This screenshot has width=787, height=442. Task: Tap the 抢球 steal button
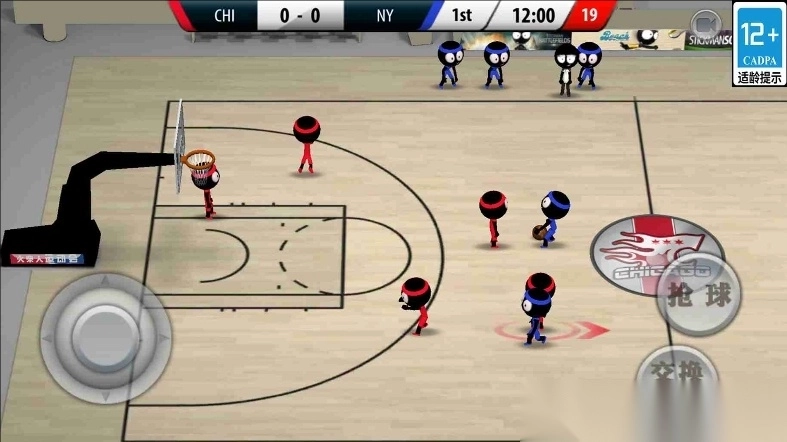click(699, 297)
